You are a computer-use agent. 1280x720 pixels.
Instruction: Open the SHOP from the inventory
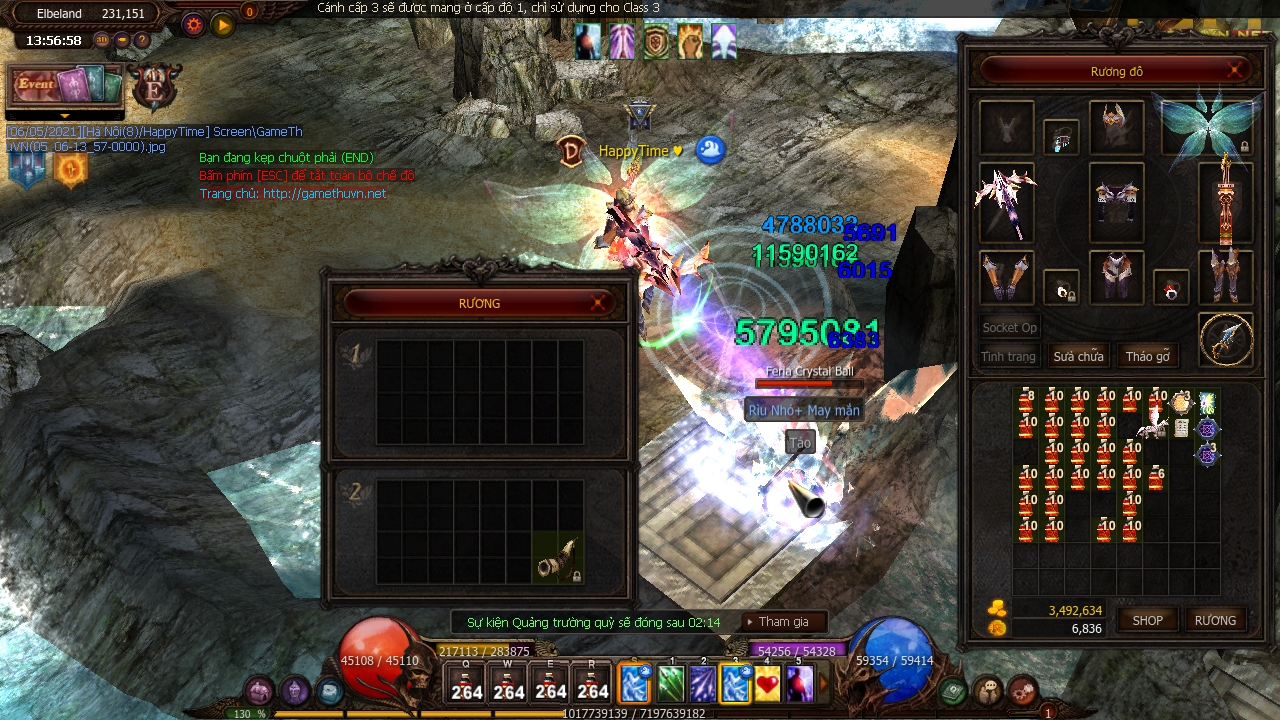point(1147,620)
